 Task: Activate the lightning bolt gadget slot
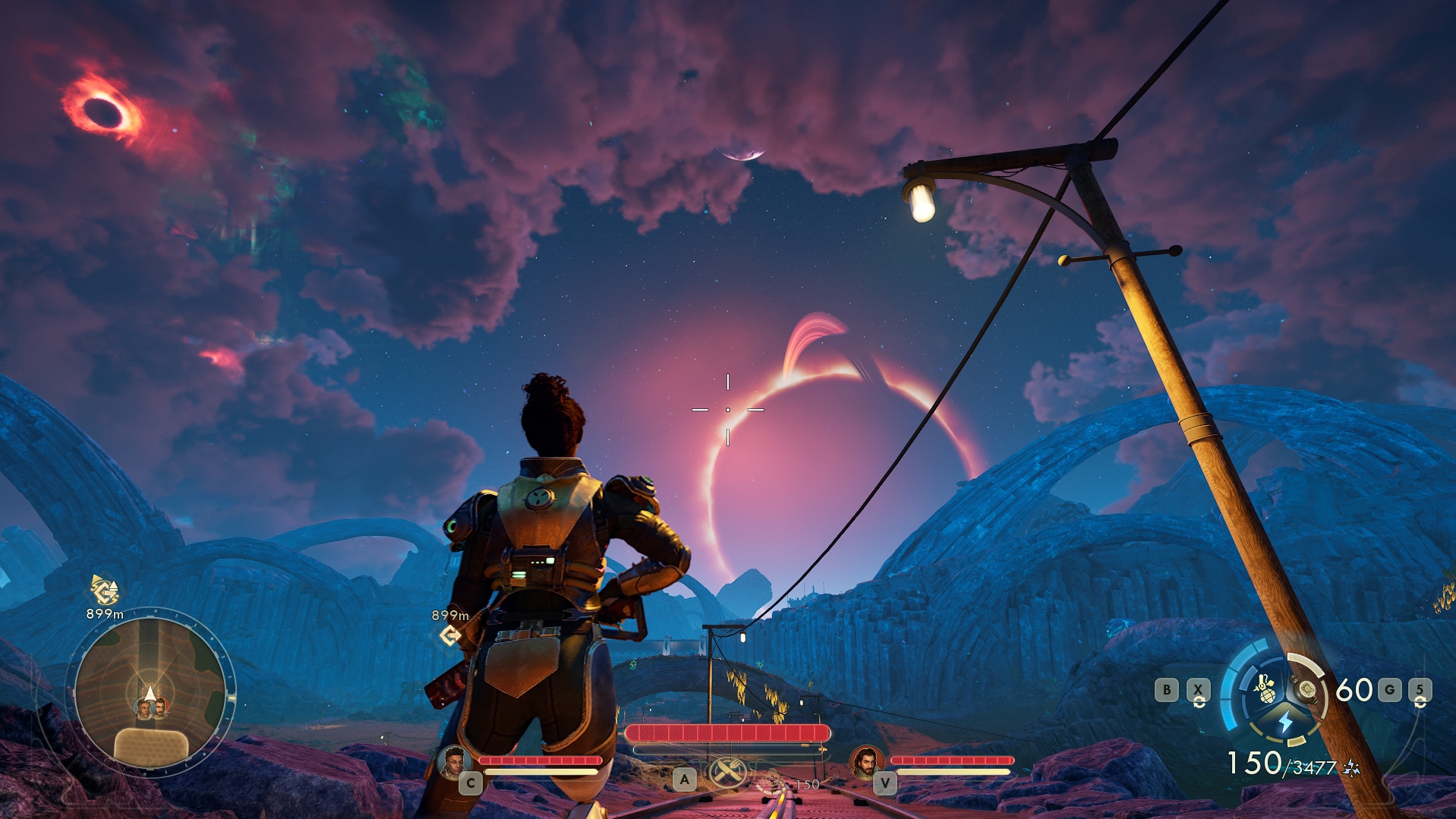[1284, 721]
